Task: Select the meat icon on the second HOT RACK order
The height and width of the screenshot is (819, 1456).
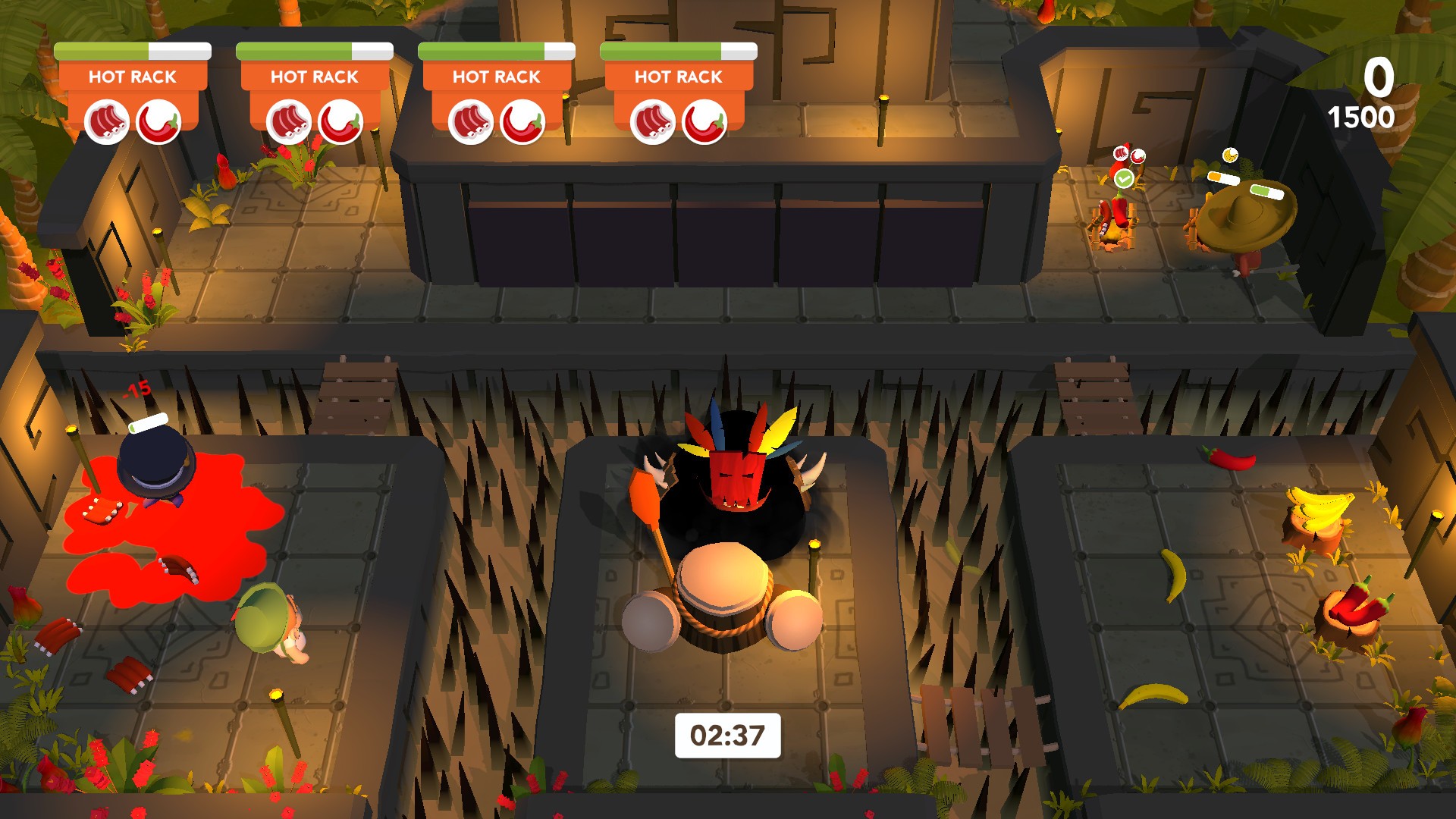Action: tap(288, 121)
